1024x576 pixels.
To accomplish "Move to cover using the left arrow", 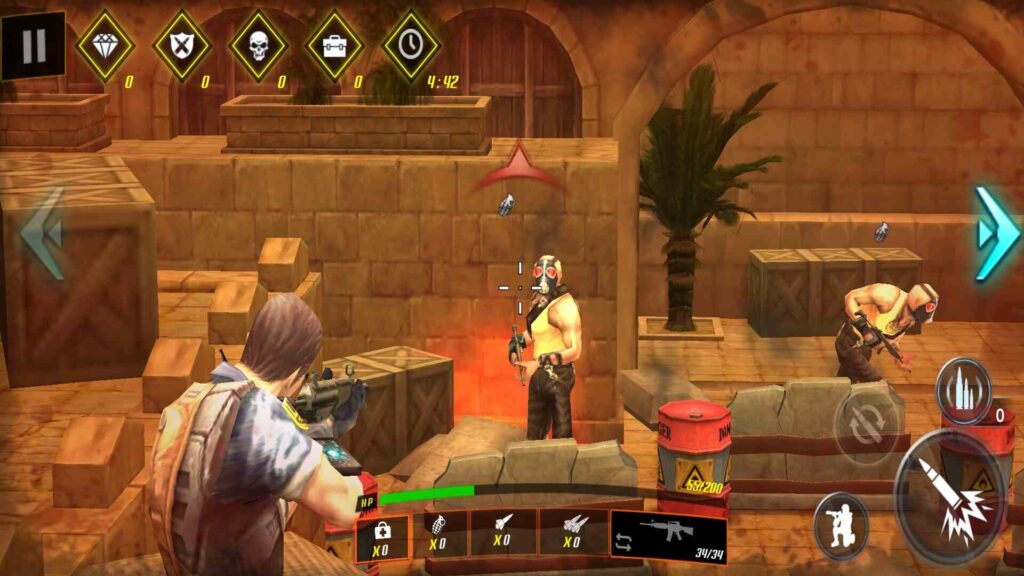I will tap(42, 233).
